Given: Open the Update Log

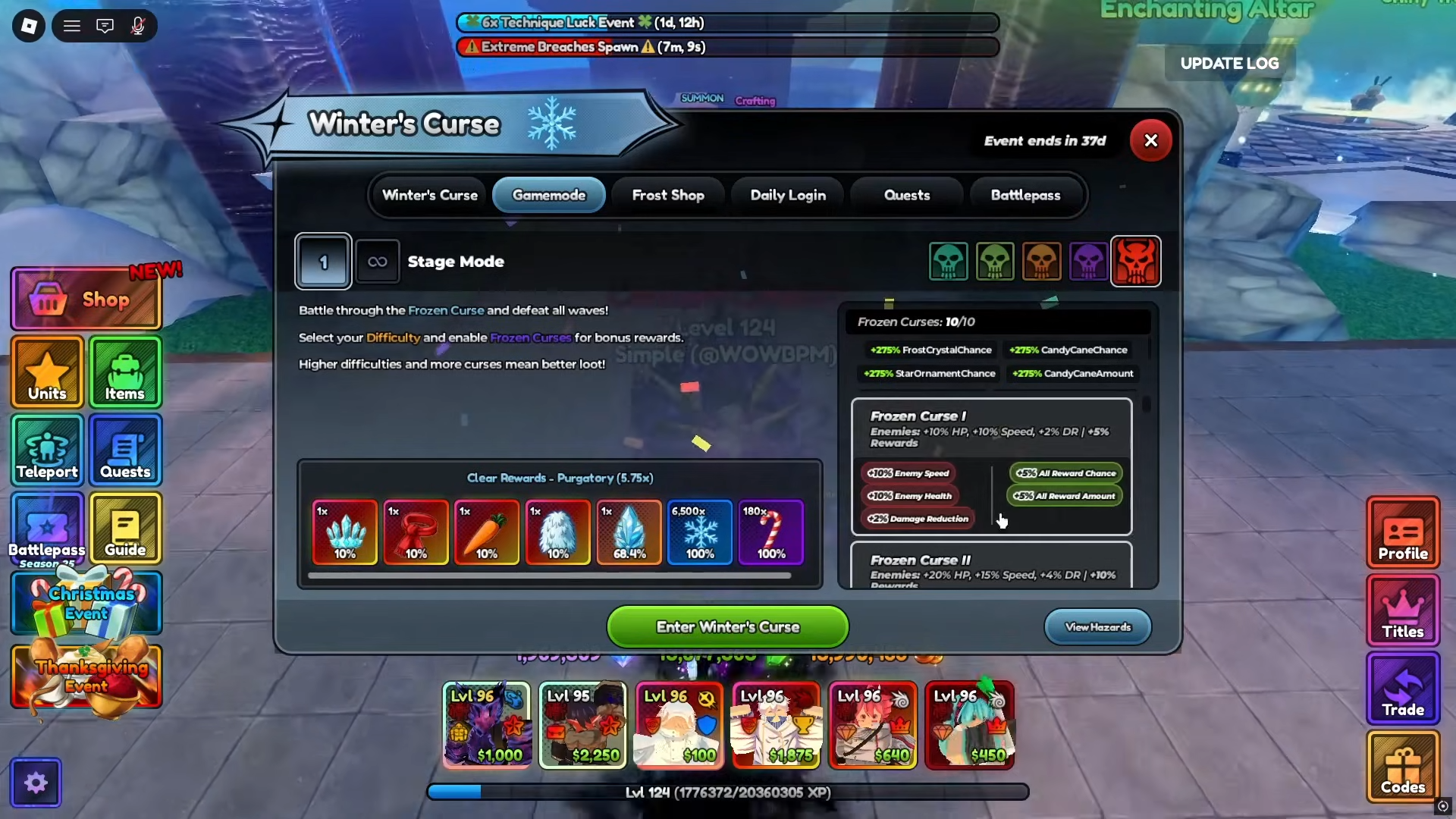Looking at the screenshot, I should 1229,64.
